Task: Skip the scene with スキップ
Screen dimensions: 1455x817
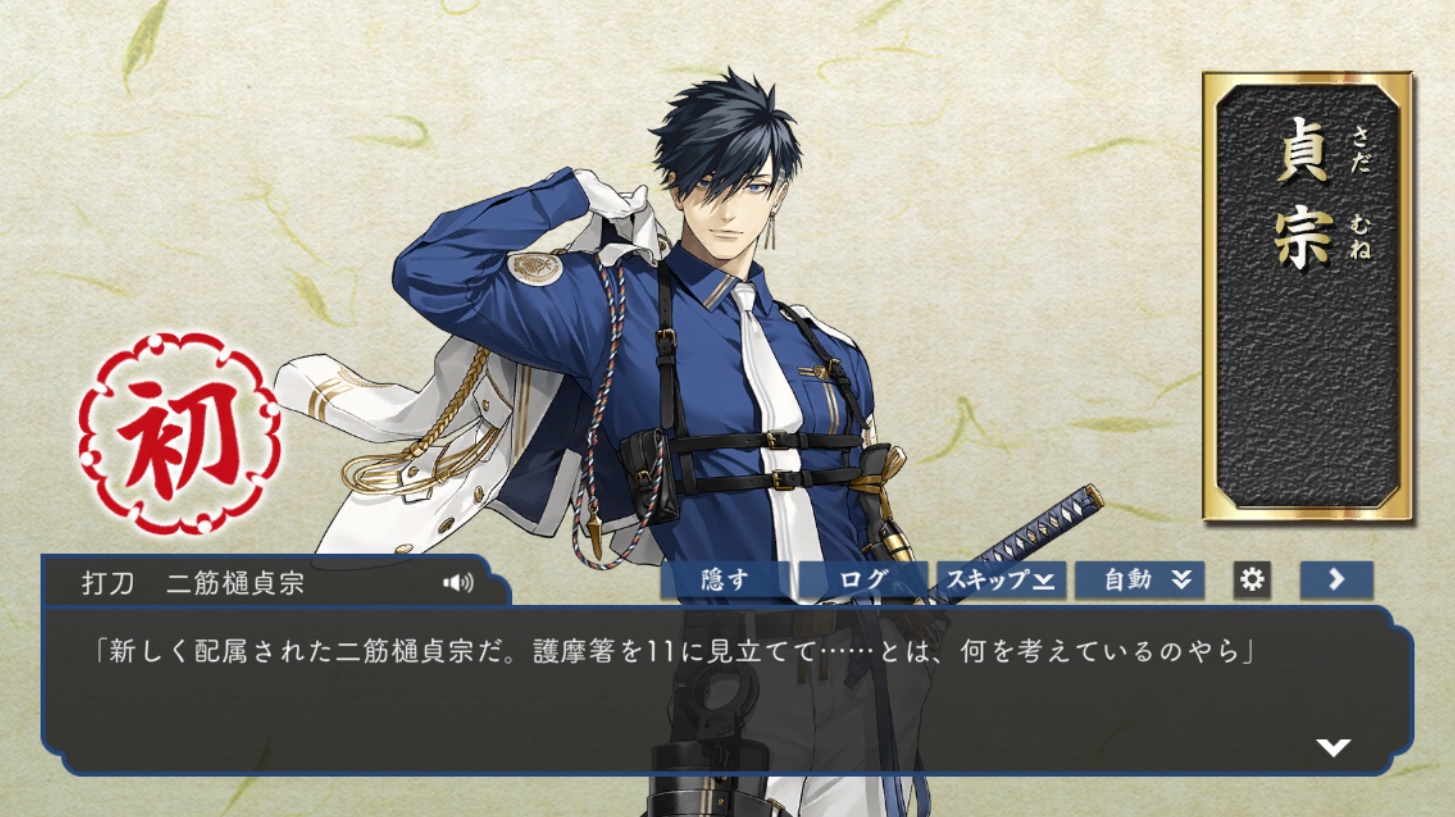Action: coord(1000,580)
